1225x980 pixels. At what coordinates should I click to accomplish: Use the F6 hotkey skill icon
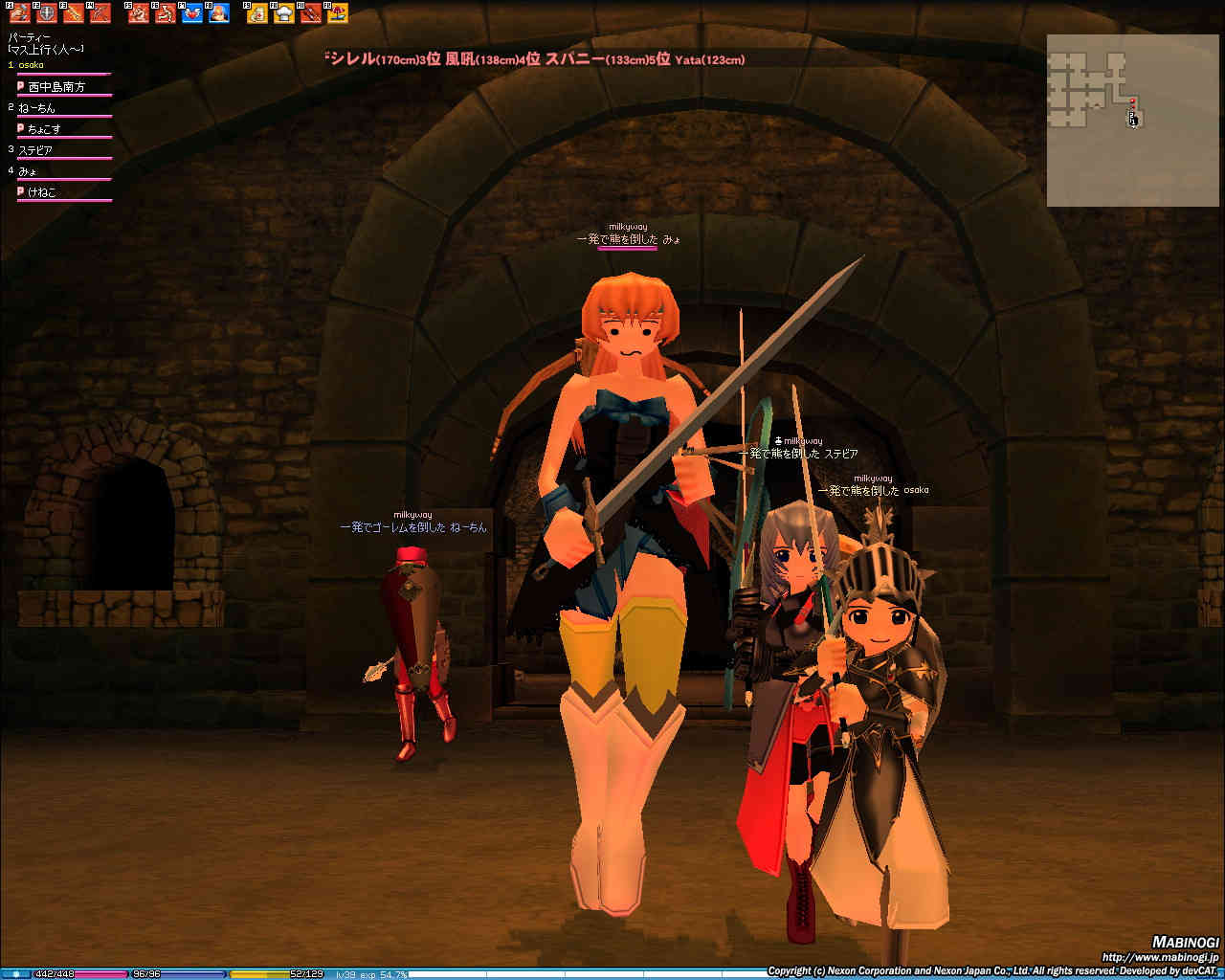(166, 13)
